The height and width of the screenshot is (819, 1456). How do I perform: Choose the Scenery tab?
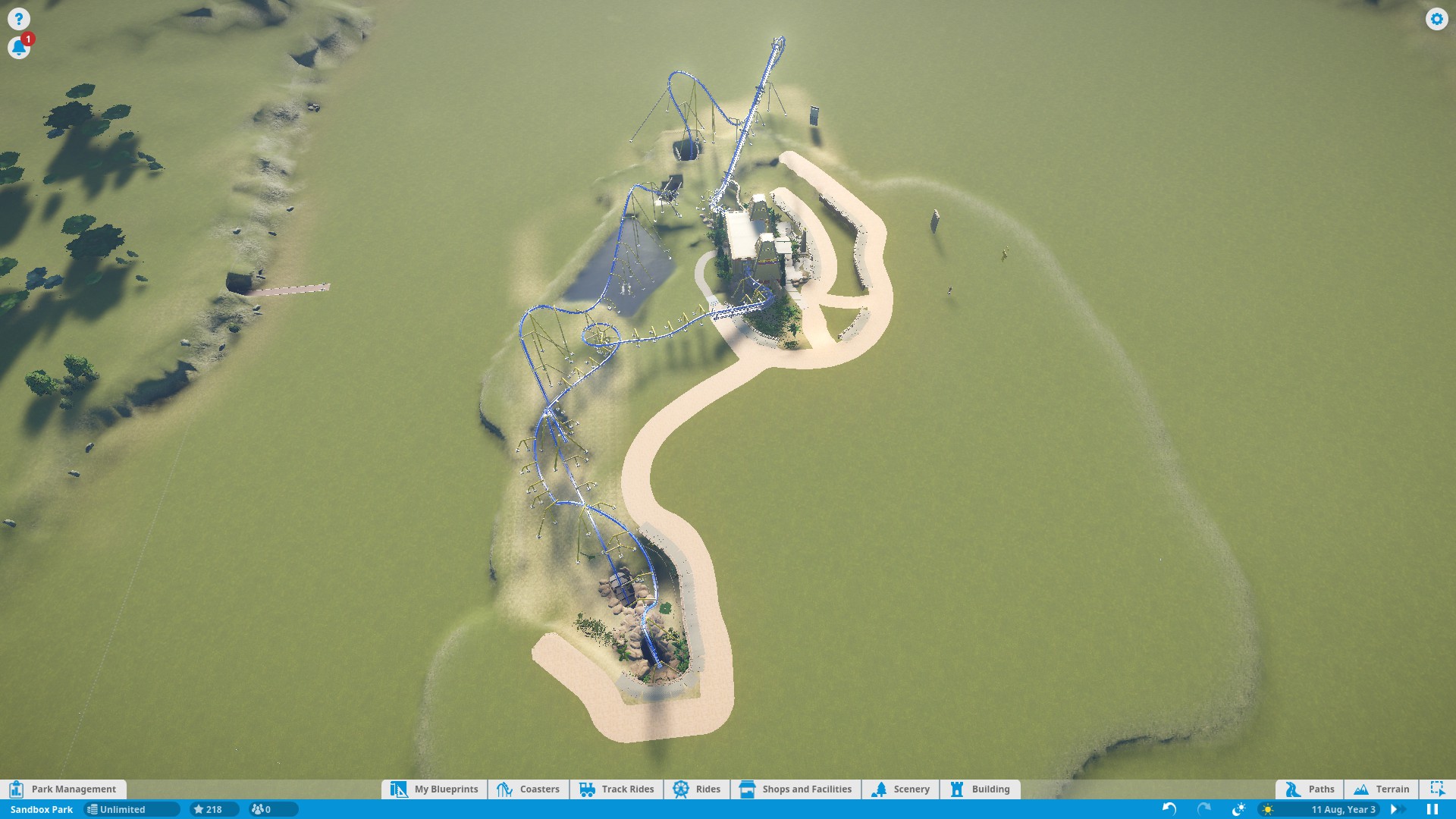click(x=901, y=789)
